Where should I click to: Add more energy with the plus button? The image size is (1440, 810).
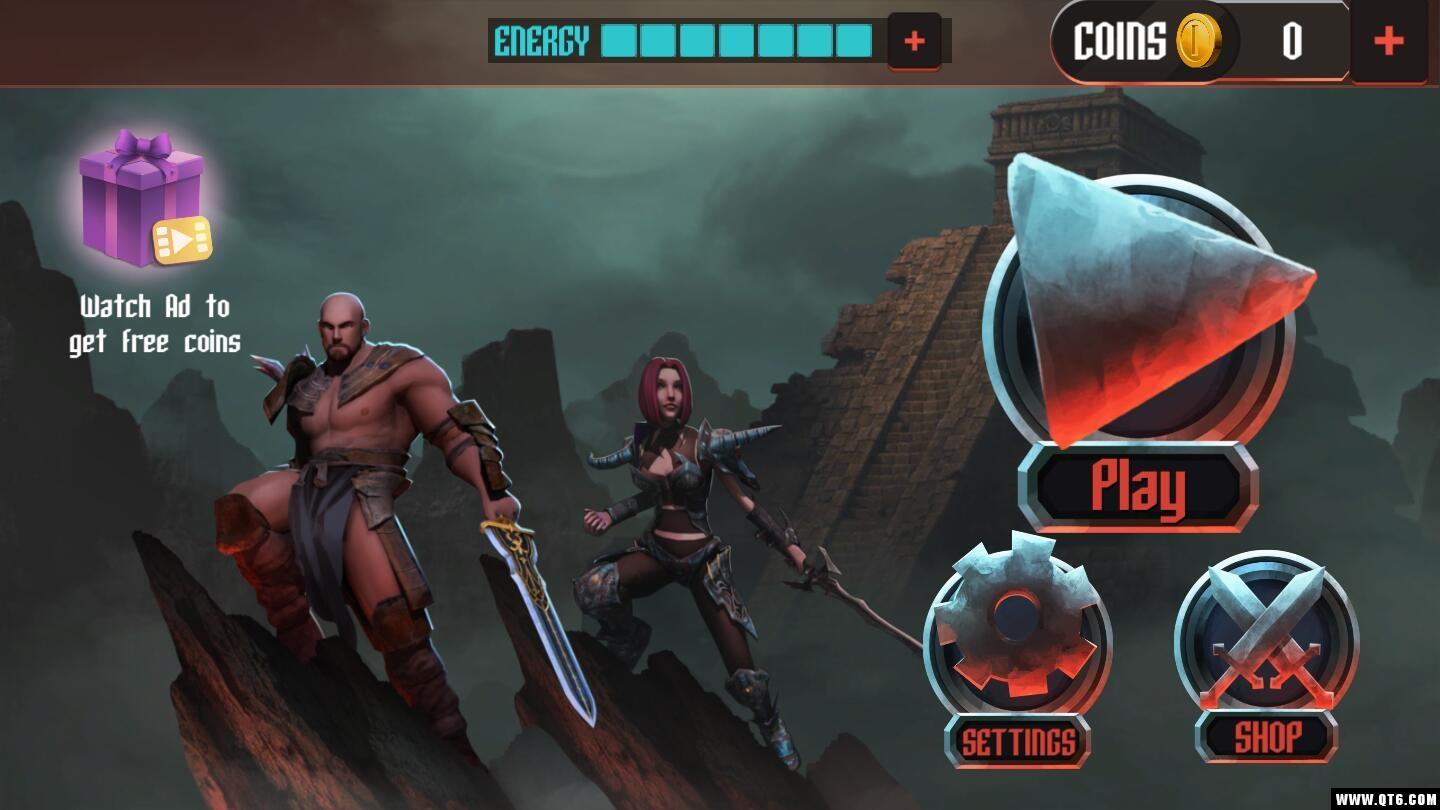[x=914, y=42]
